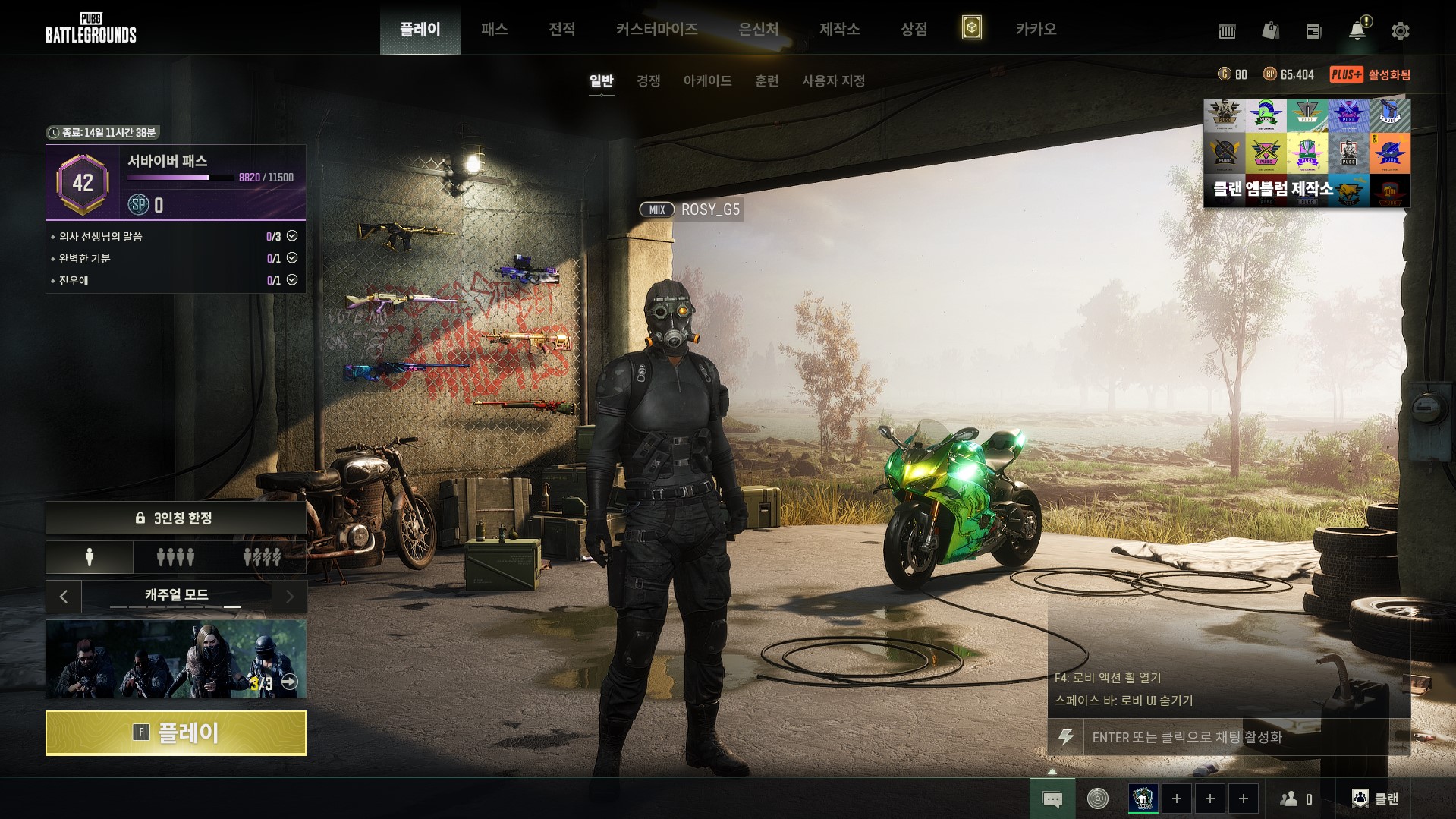
Task: Open 사용자 지정 custom match tab
Action: (x=833, y=80)
